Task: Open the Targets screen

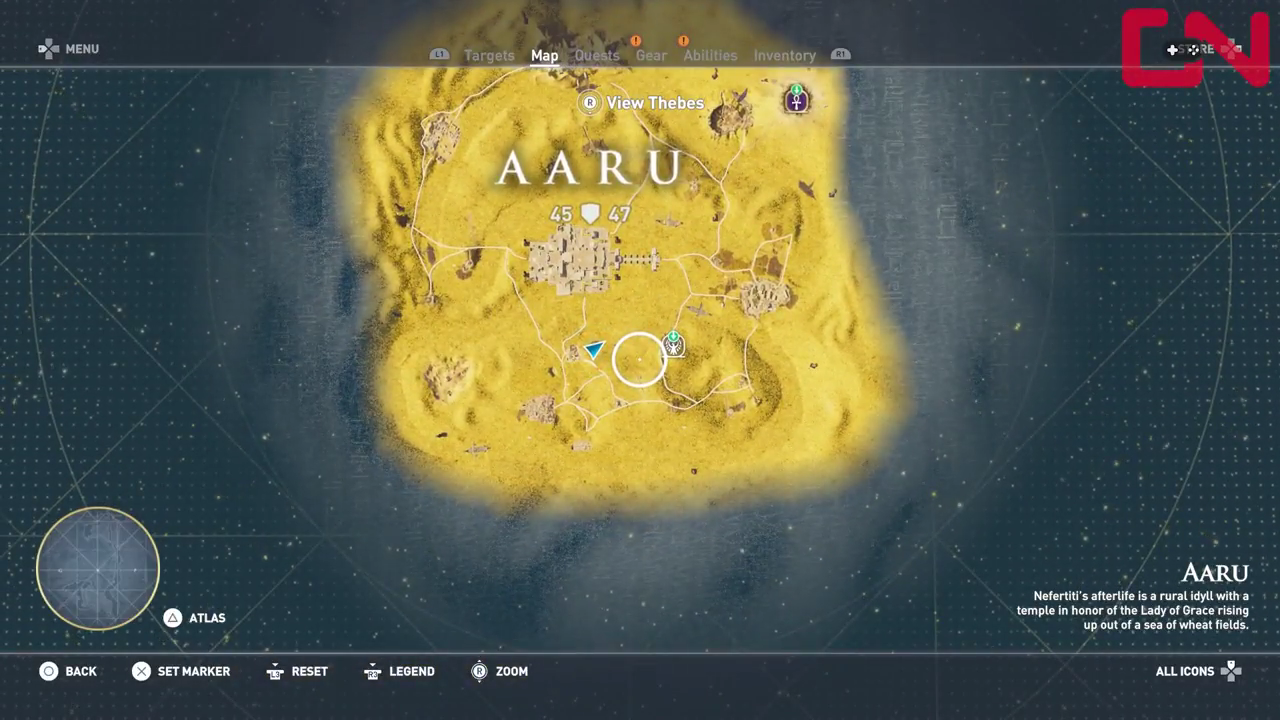Action: [489, 56]
